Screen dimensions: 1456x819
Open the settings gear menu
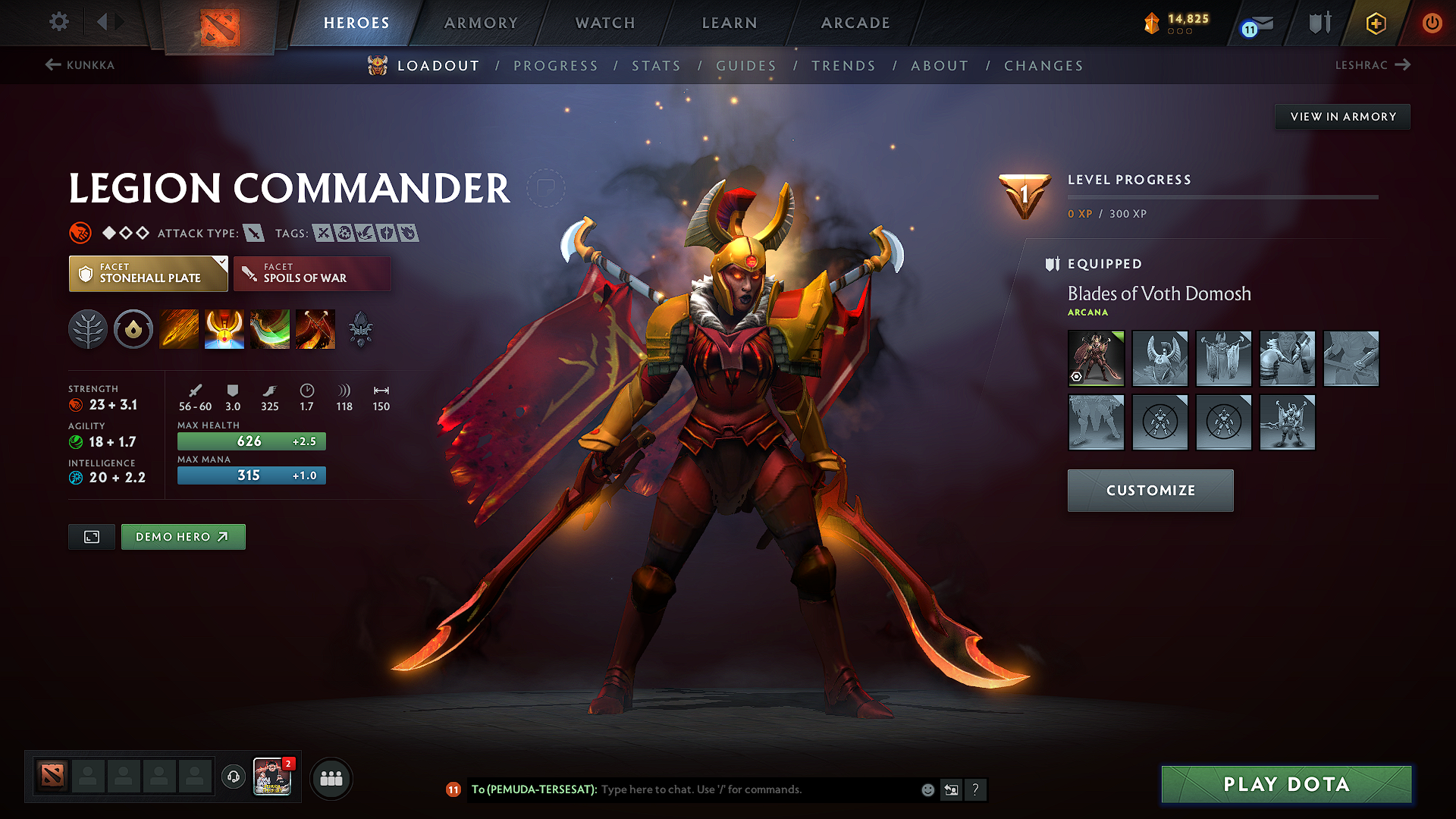[58, 22]
